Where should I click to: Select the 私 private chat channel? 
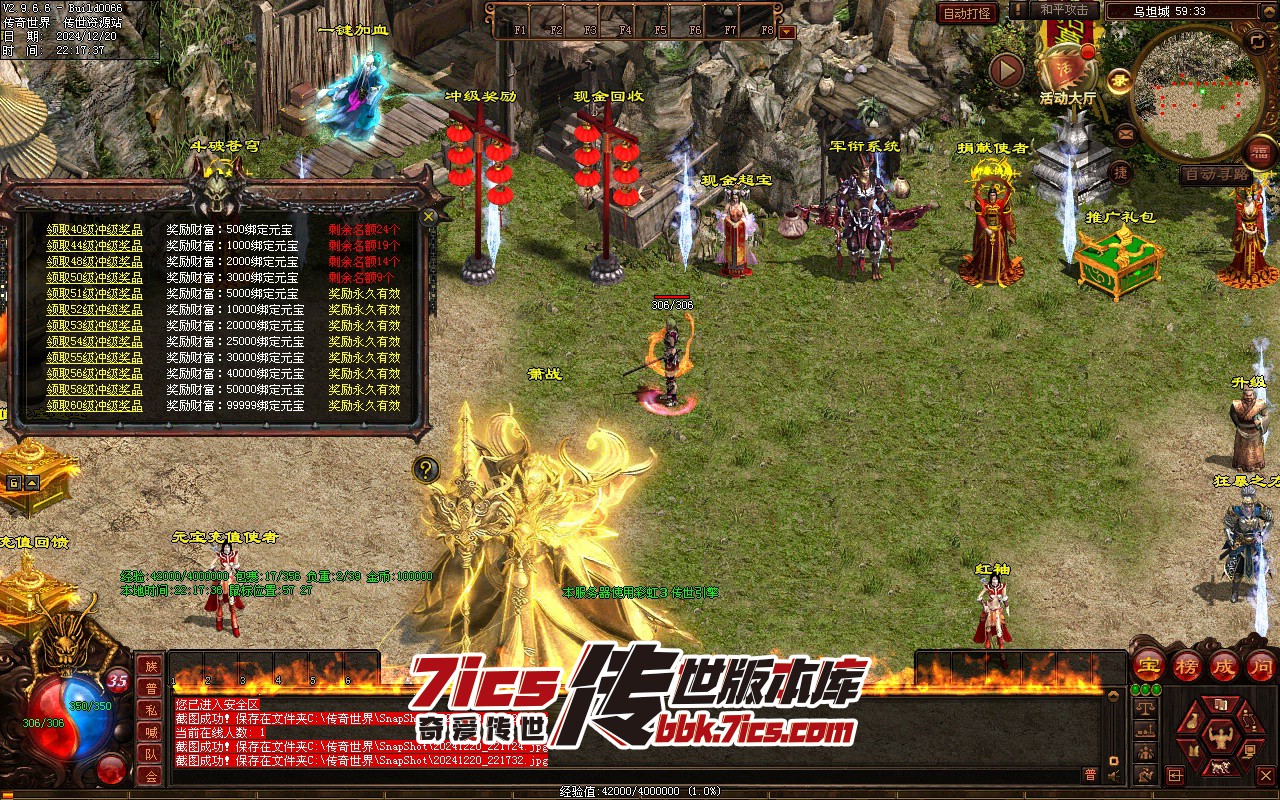click(150, 710)
